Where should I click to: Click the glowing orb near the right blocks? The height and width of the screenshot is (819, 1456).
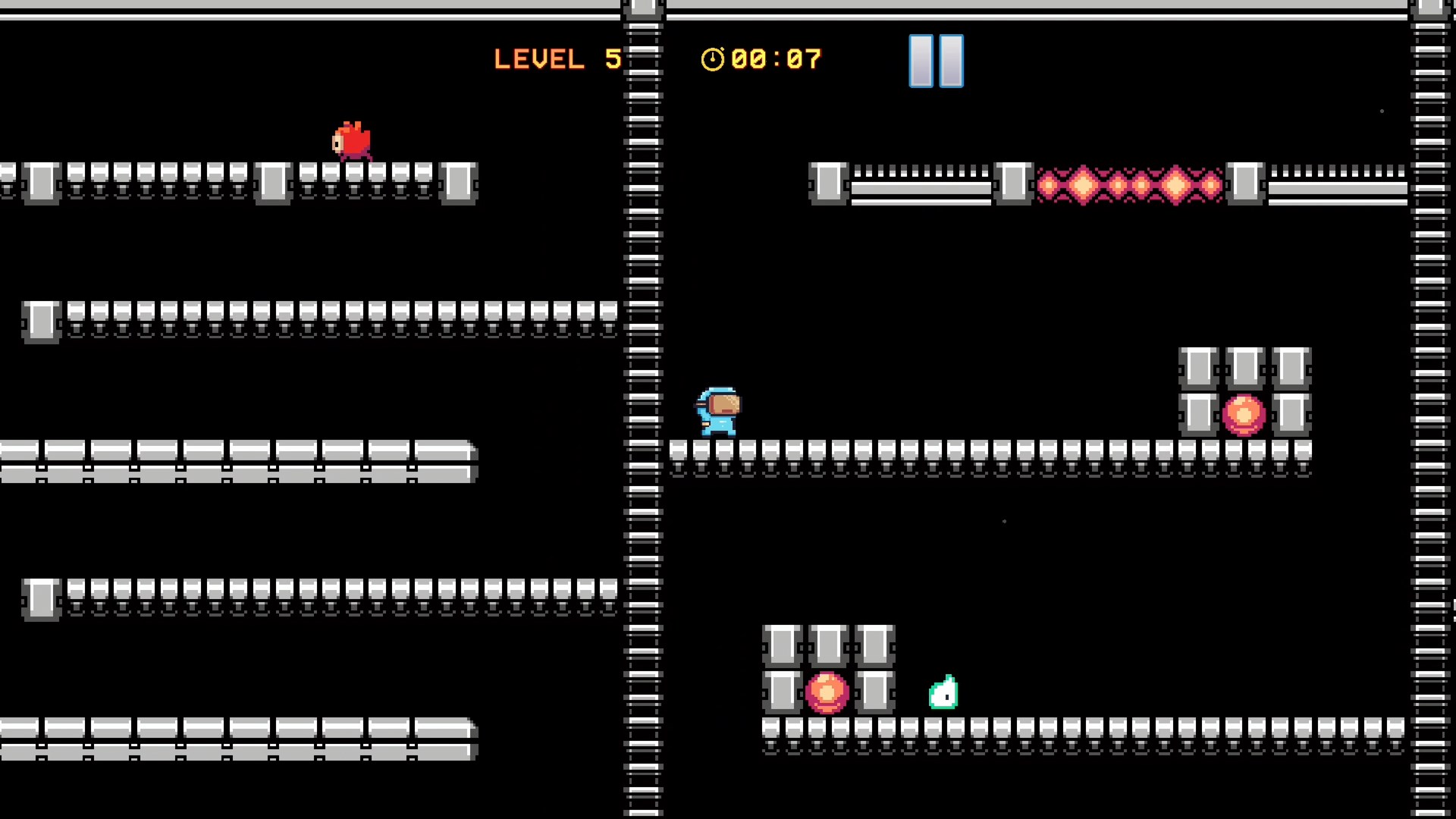[x=1243, y=413]
